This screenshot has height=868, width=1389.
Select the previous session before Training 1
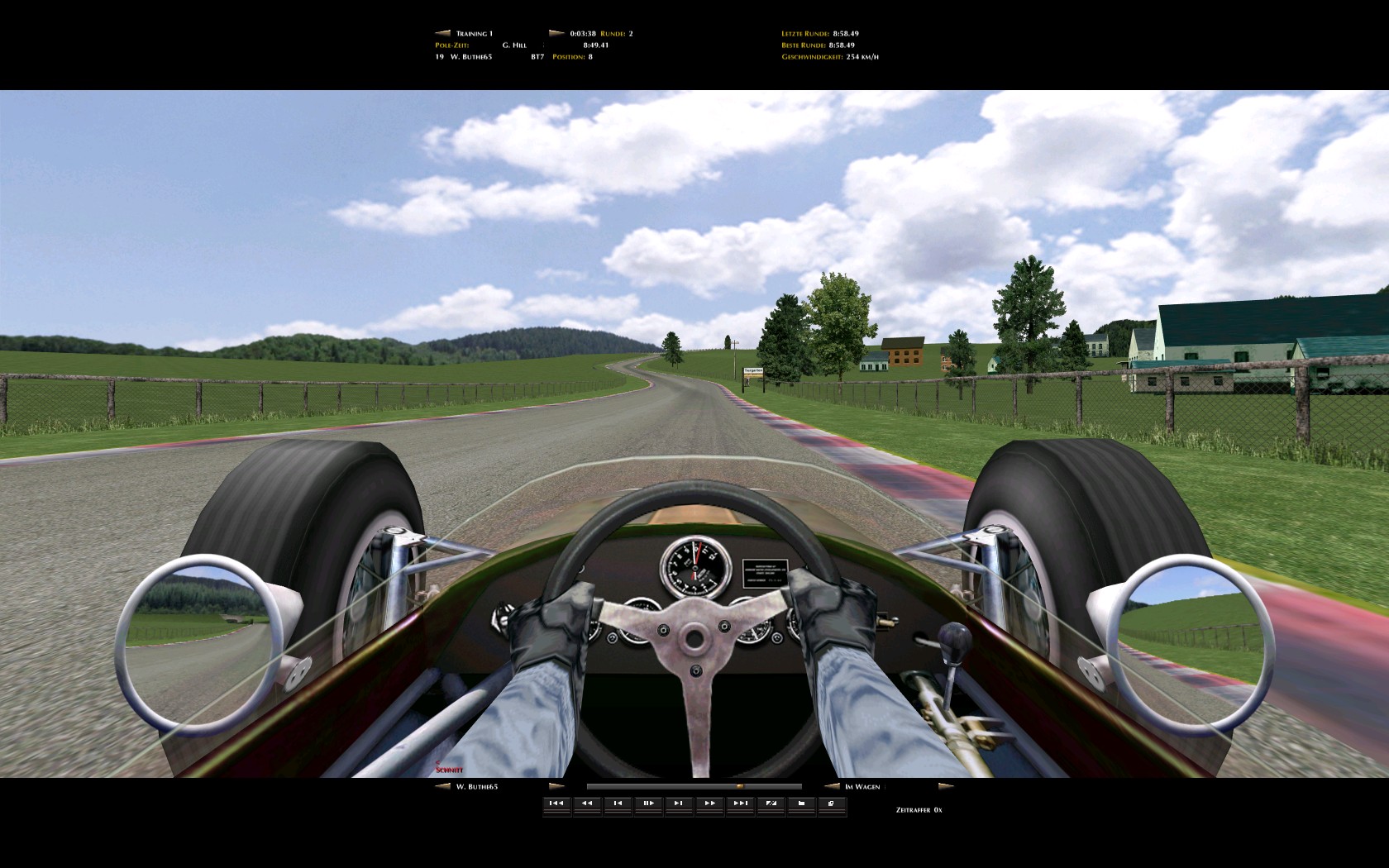click(442, 34)
